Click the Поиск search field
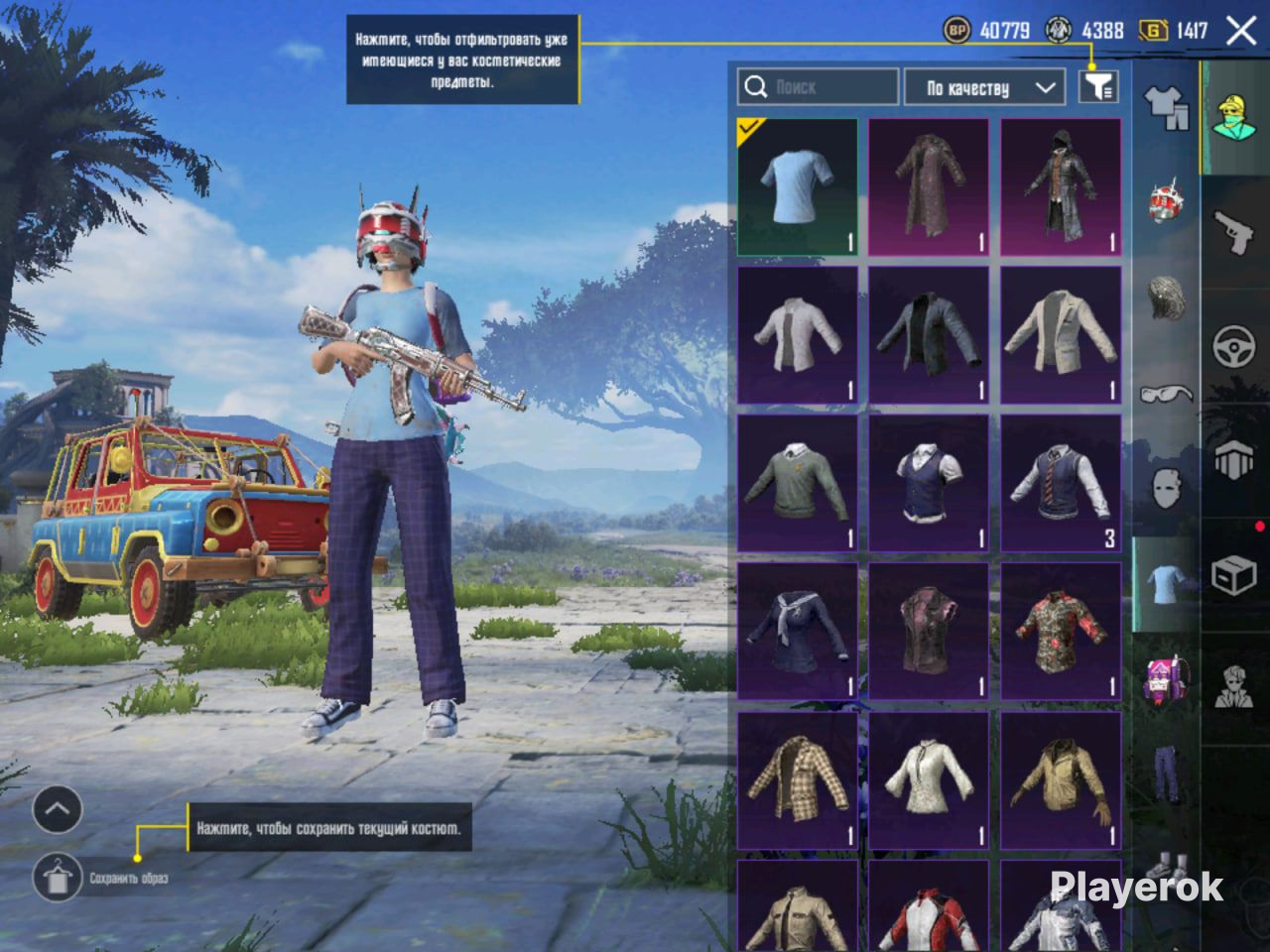 [819, 87]
